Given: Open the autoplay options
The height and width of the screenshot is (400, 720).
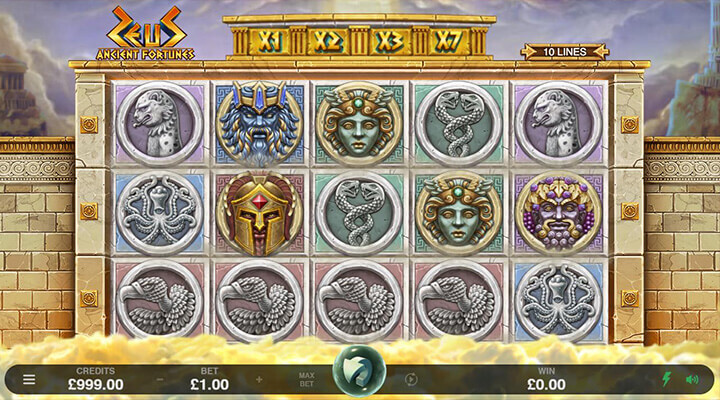Looking at the screenshot, I should tap(411, 379).
